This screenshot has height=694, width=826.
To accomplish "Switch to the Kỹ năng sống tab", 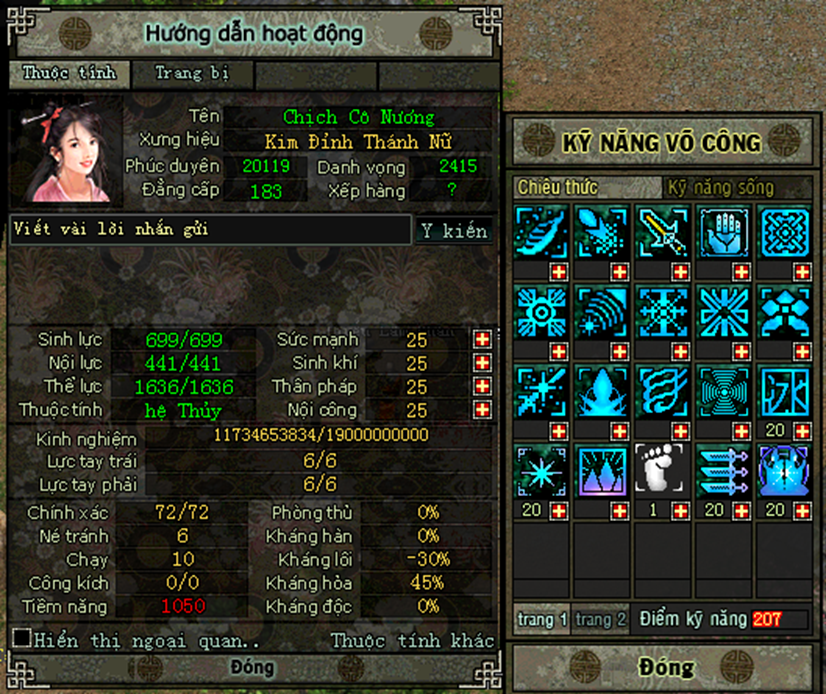I will [x=726, y=187].
